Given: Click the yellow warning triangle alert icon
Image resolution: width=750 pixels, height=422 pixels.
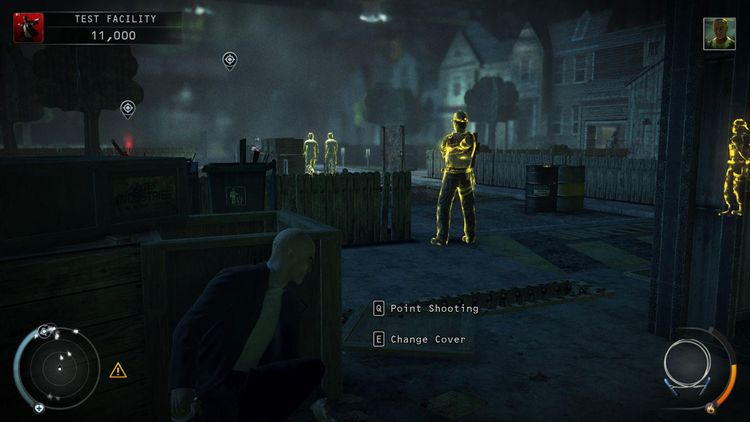Looking at the screenshot, I should pos(118,370).
